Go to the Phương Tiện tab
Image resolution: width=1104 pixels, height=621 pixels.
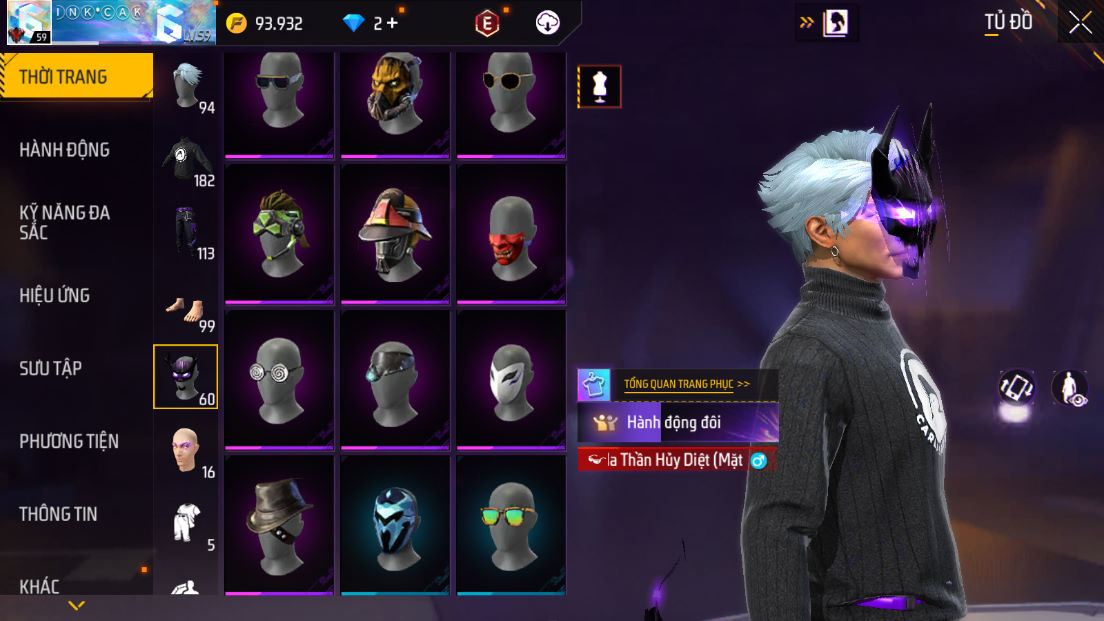click(69, 441)
